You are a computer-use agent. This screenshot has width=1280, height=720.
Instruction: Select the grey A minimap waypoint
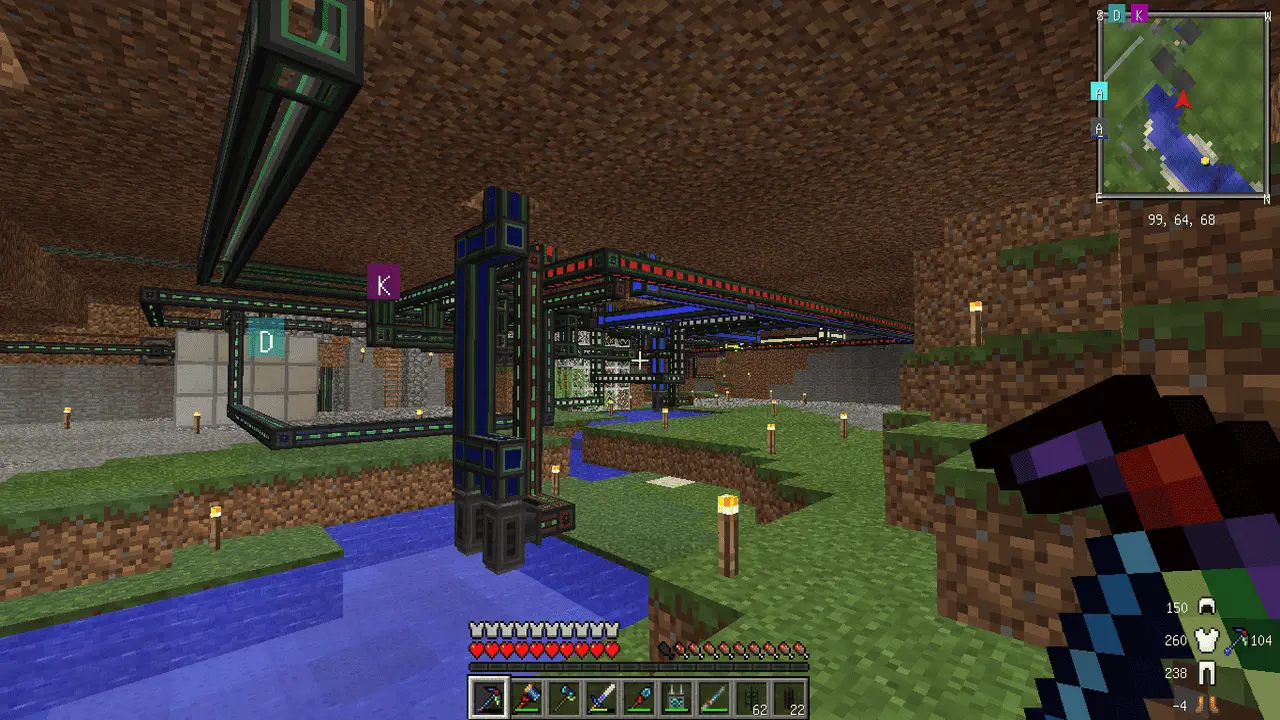tap(1099, 129)
